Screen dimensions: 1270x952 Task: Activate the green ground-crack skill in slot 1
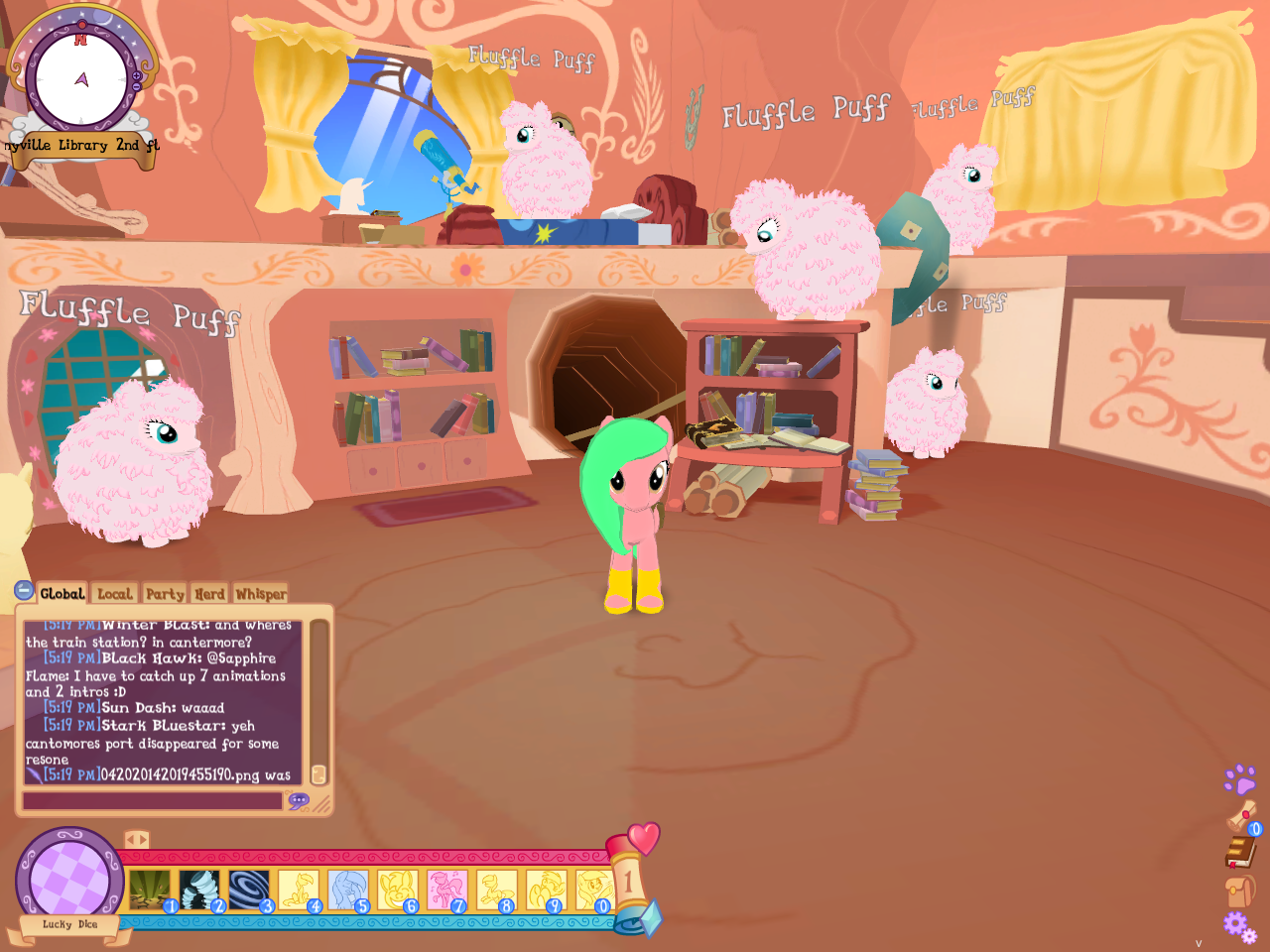point(150,890)
